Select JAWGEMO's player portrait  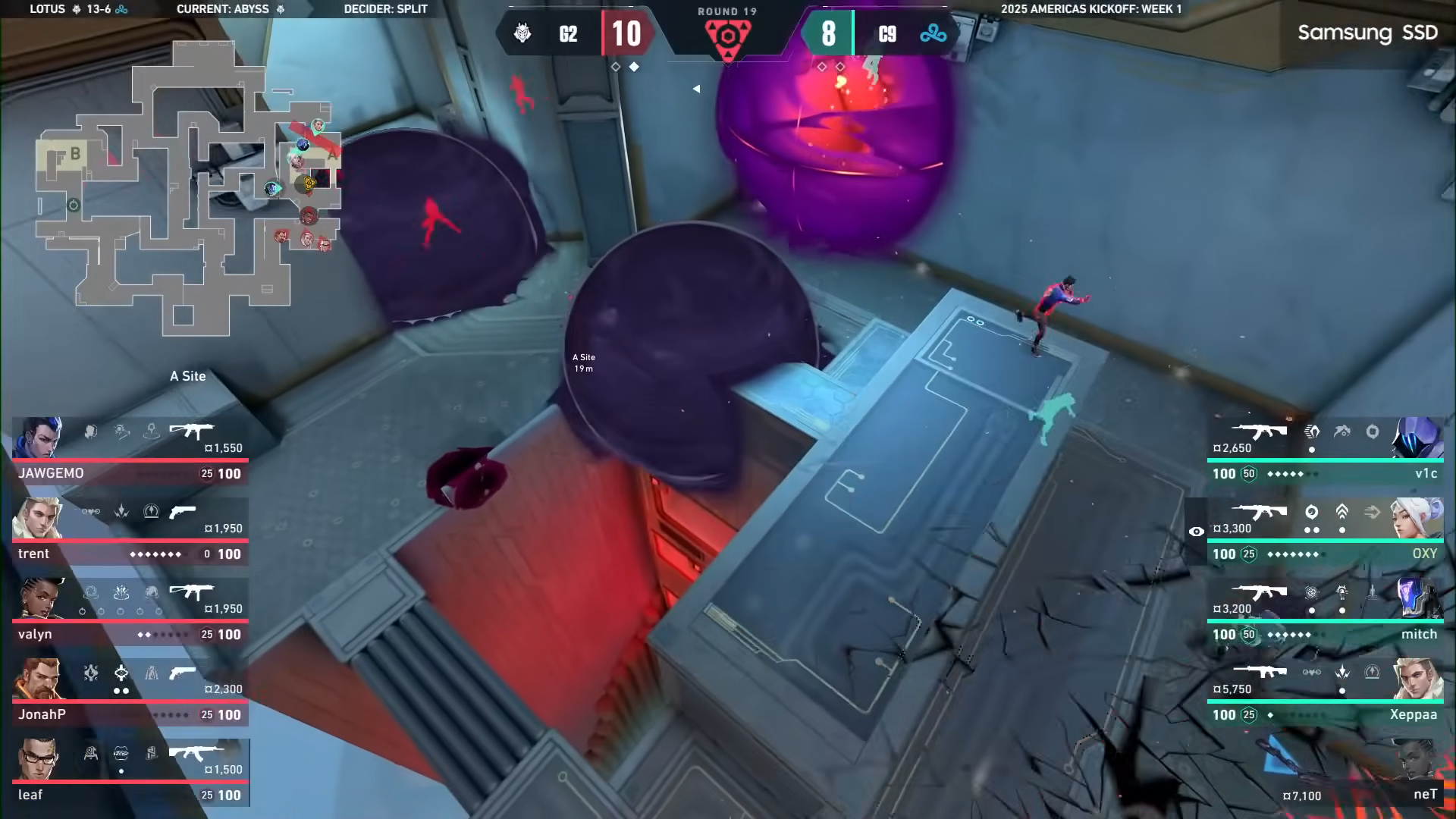click(38, 438)
